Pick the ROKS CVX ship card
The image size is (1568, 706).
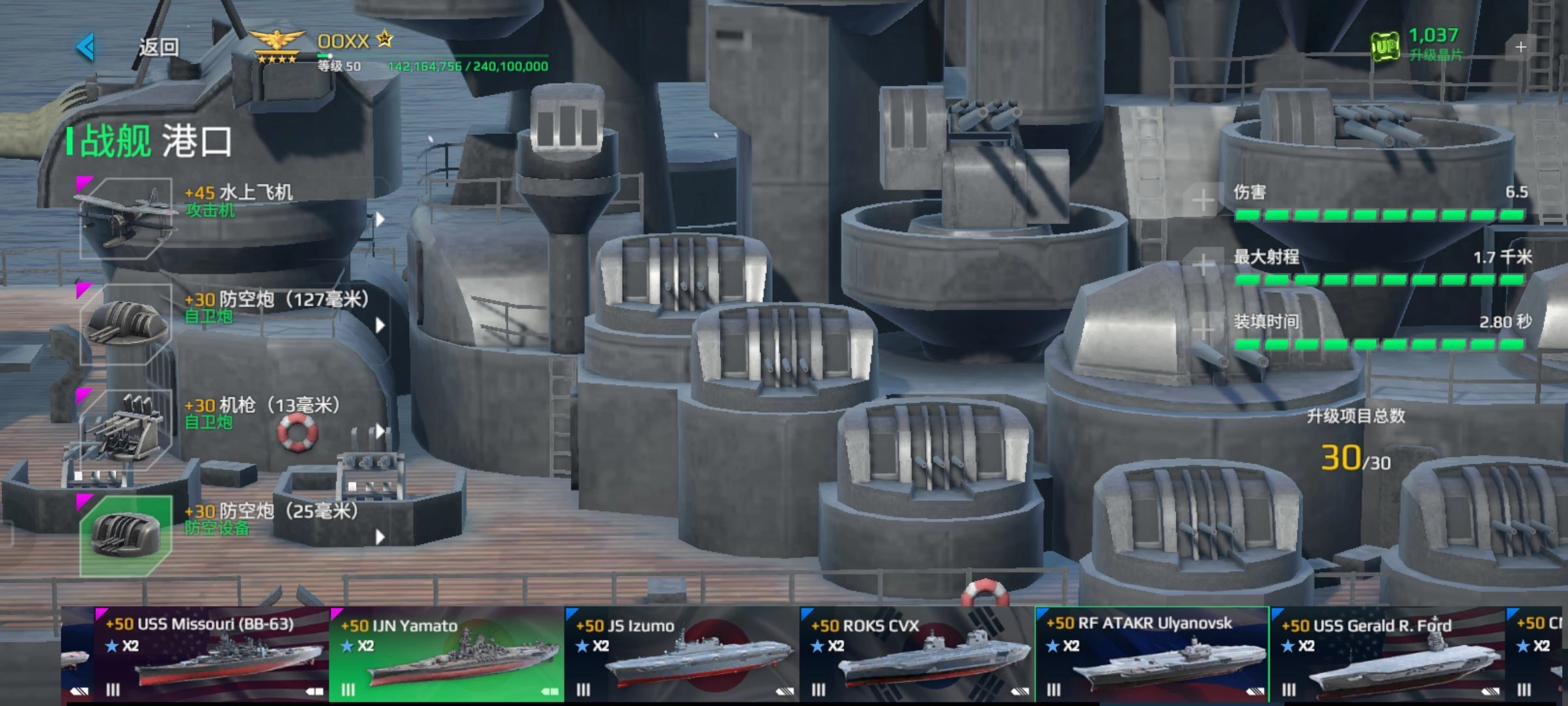pyautogui.click(x=917, y=654)
